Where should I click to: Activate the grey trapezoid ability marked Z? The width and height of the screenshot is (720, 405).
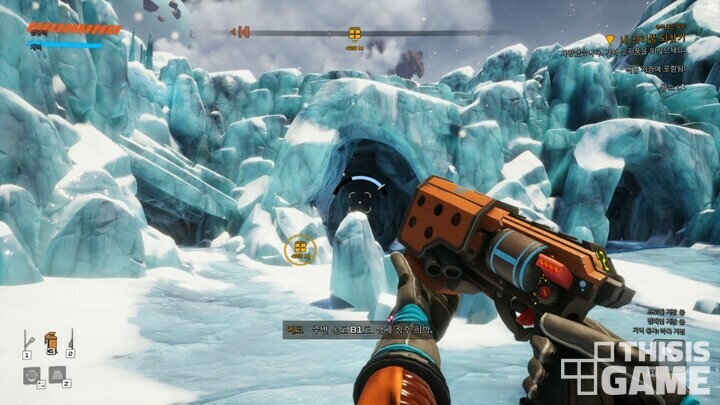pos(57,375)
